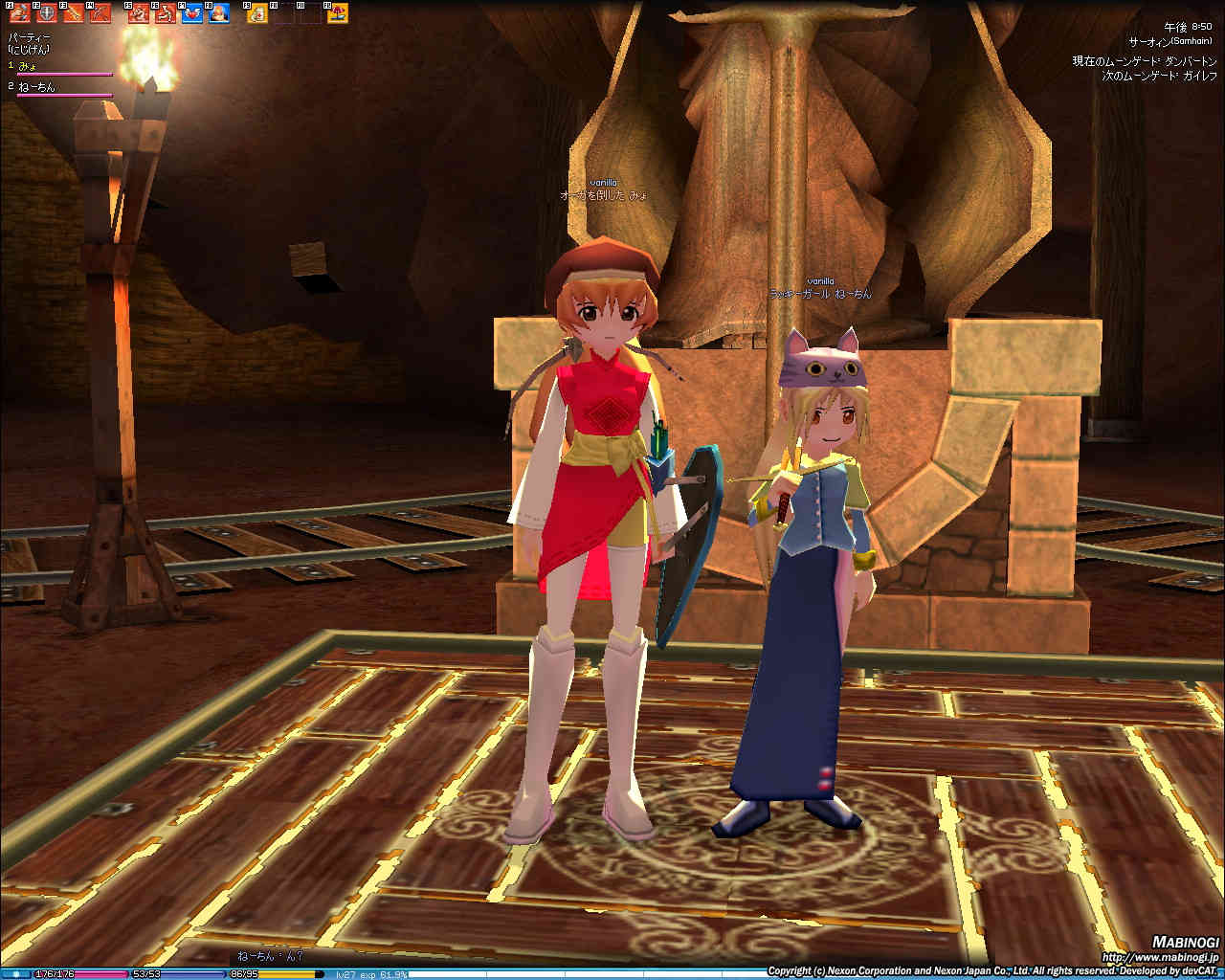Viewport: 1225px width, 980px height.
Task: Open the blue menu button beside HP
Action: click(x=16, y=974)
